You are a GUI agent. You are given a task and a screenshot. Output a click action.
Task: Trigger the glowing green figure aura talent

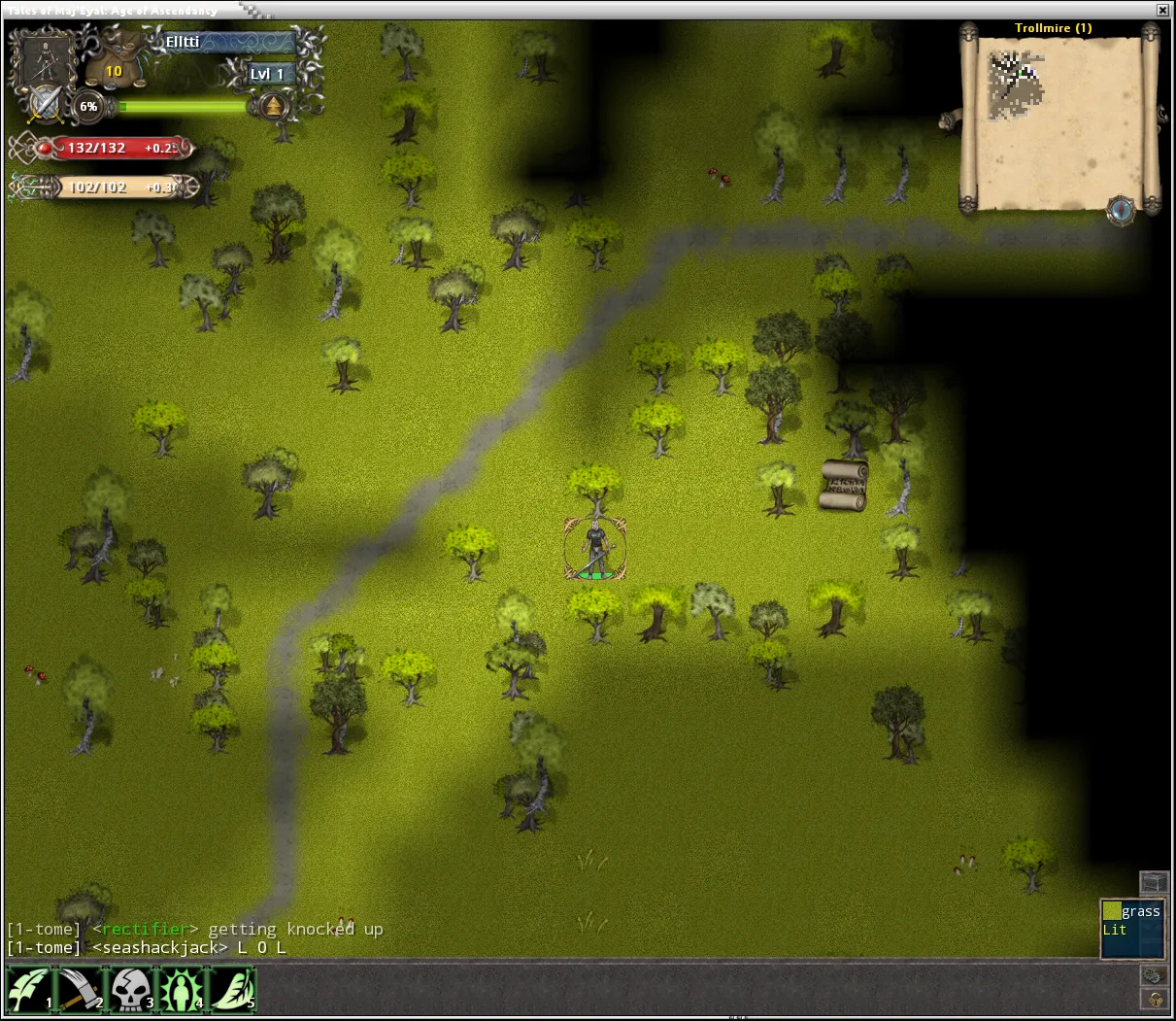click(182, 990)
